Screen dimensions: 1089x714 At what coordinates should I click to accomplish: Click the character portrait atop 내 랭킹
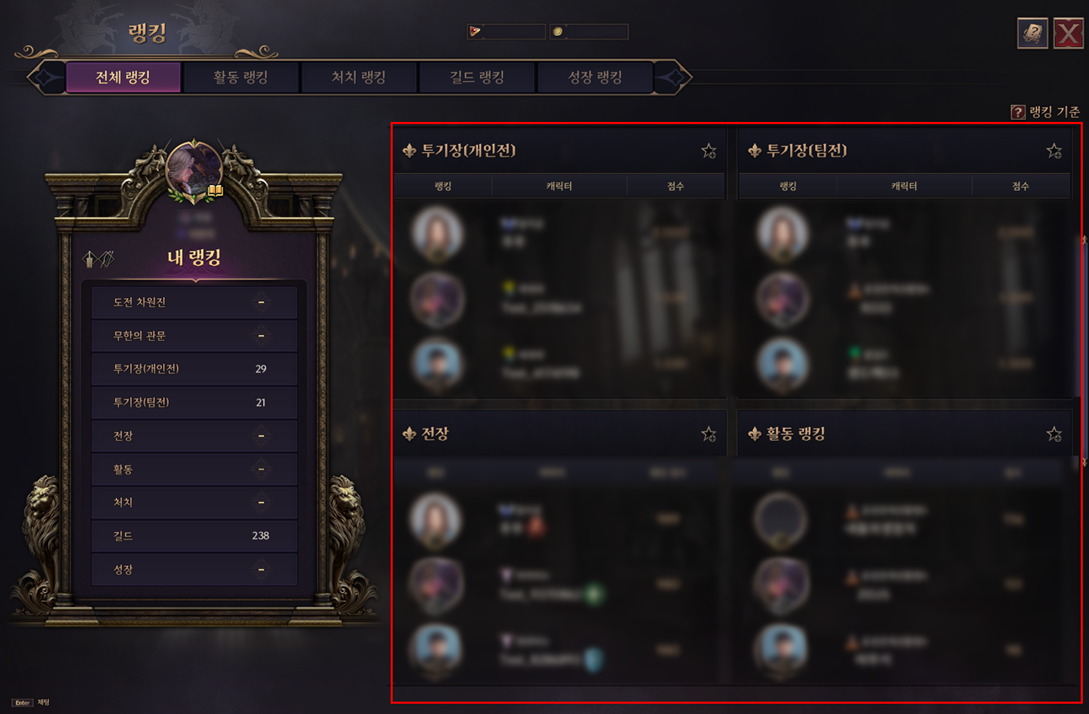click(194, 168)
